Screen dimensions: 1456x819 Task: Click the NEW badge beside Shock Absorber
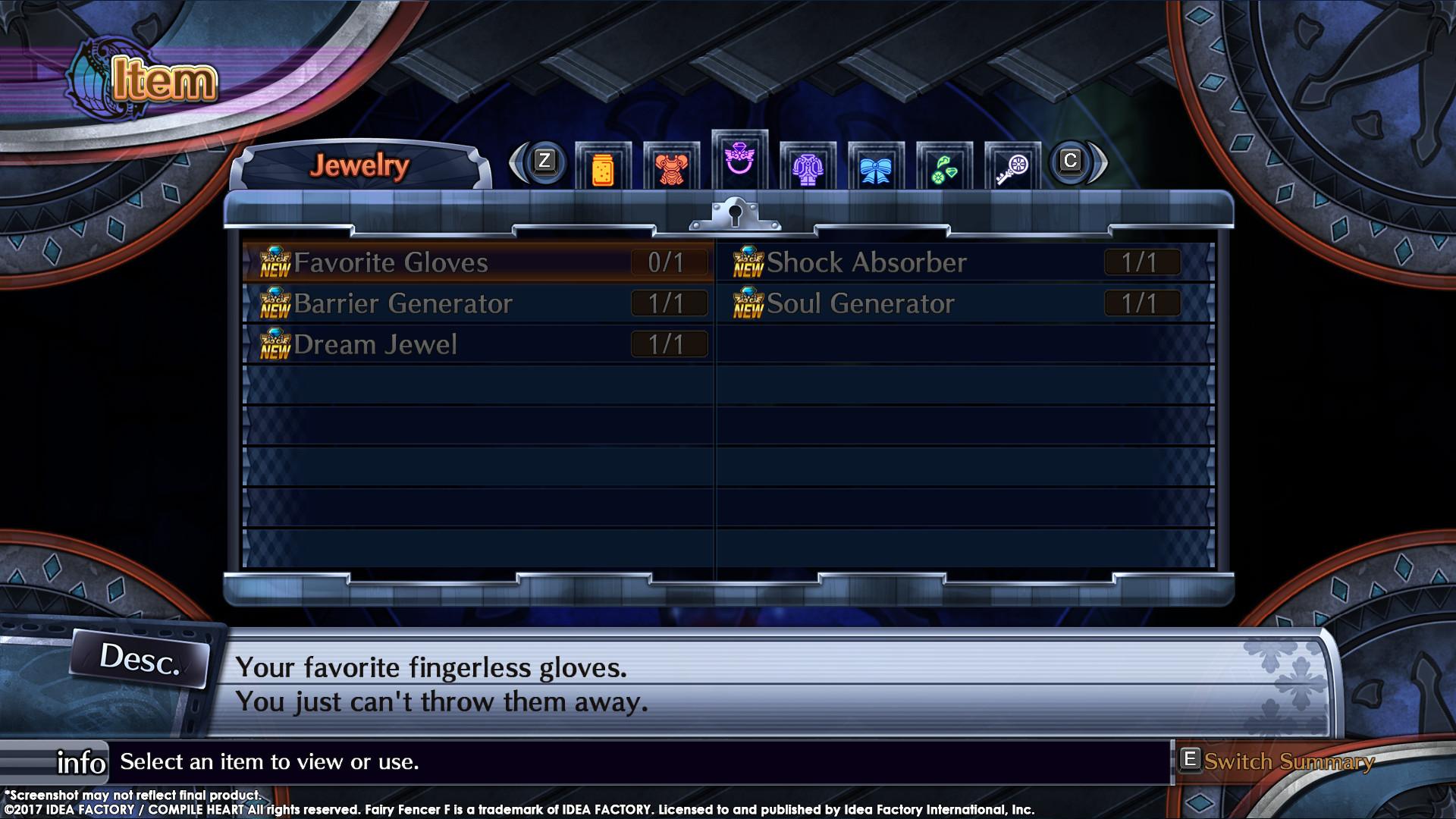tap(747, 264)
